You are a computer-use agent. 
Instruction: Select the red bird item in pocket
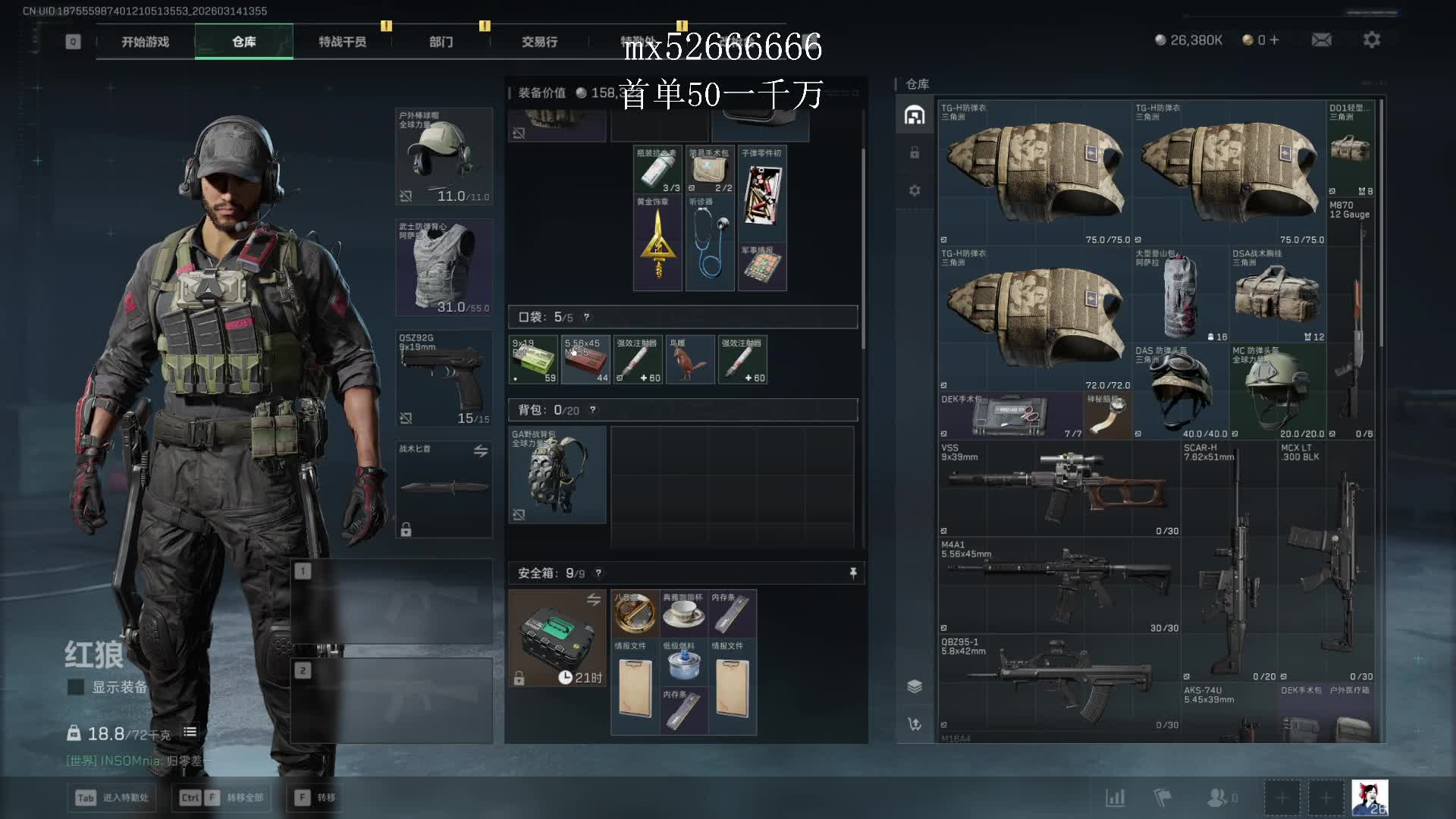pyautogui.click(x=690, y=359)
